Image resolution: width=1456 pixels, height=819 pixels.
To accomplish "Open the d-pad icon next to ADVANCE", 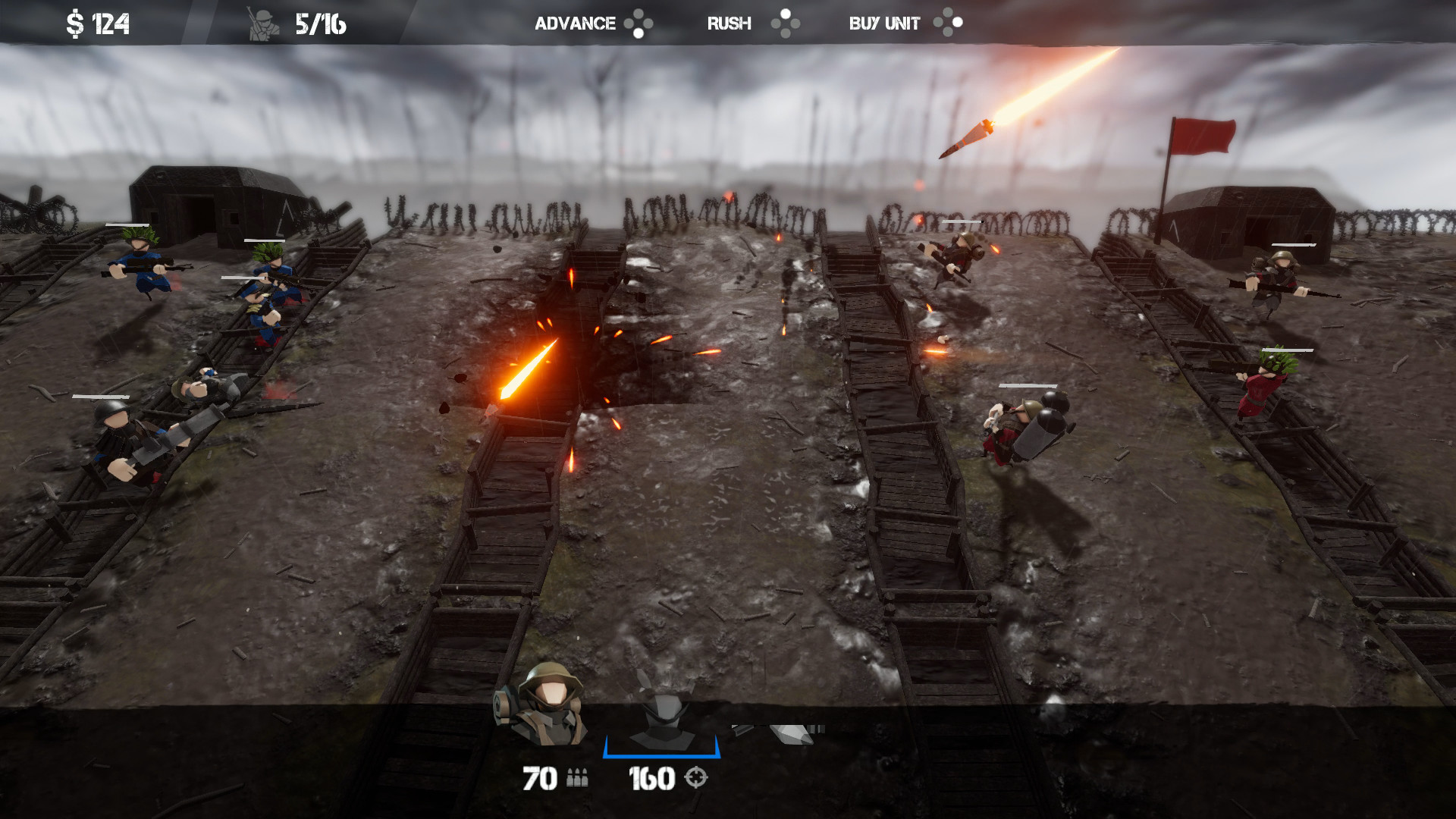I will (x=639, y=23).
